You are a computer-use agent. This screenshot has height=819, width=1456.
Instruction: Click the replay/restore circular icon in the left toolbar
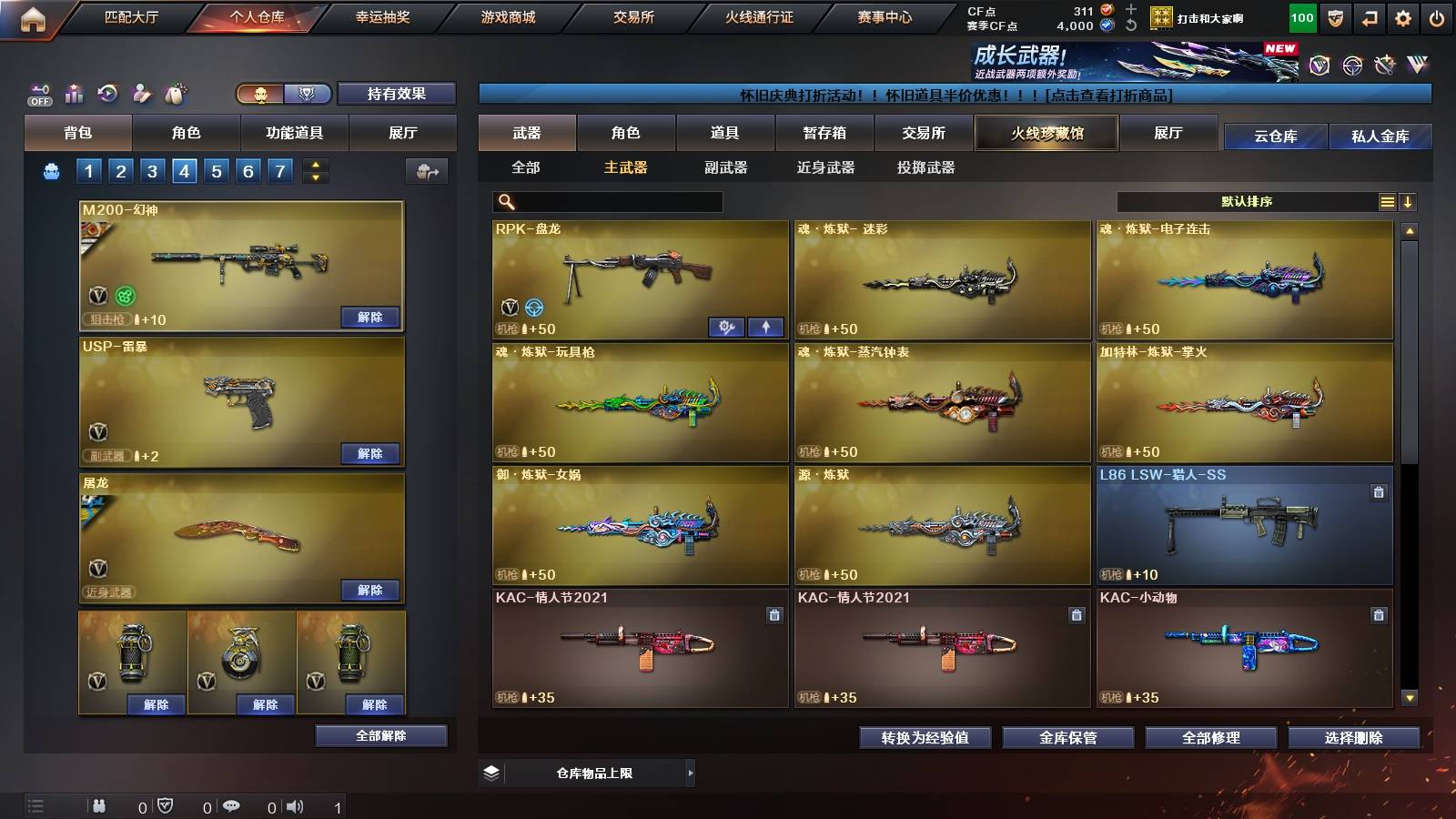(106, 91)
